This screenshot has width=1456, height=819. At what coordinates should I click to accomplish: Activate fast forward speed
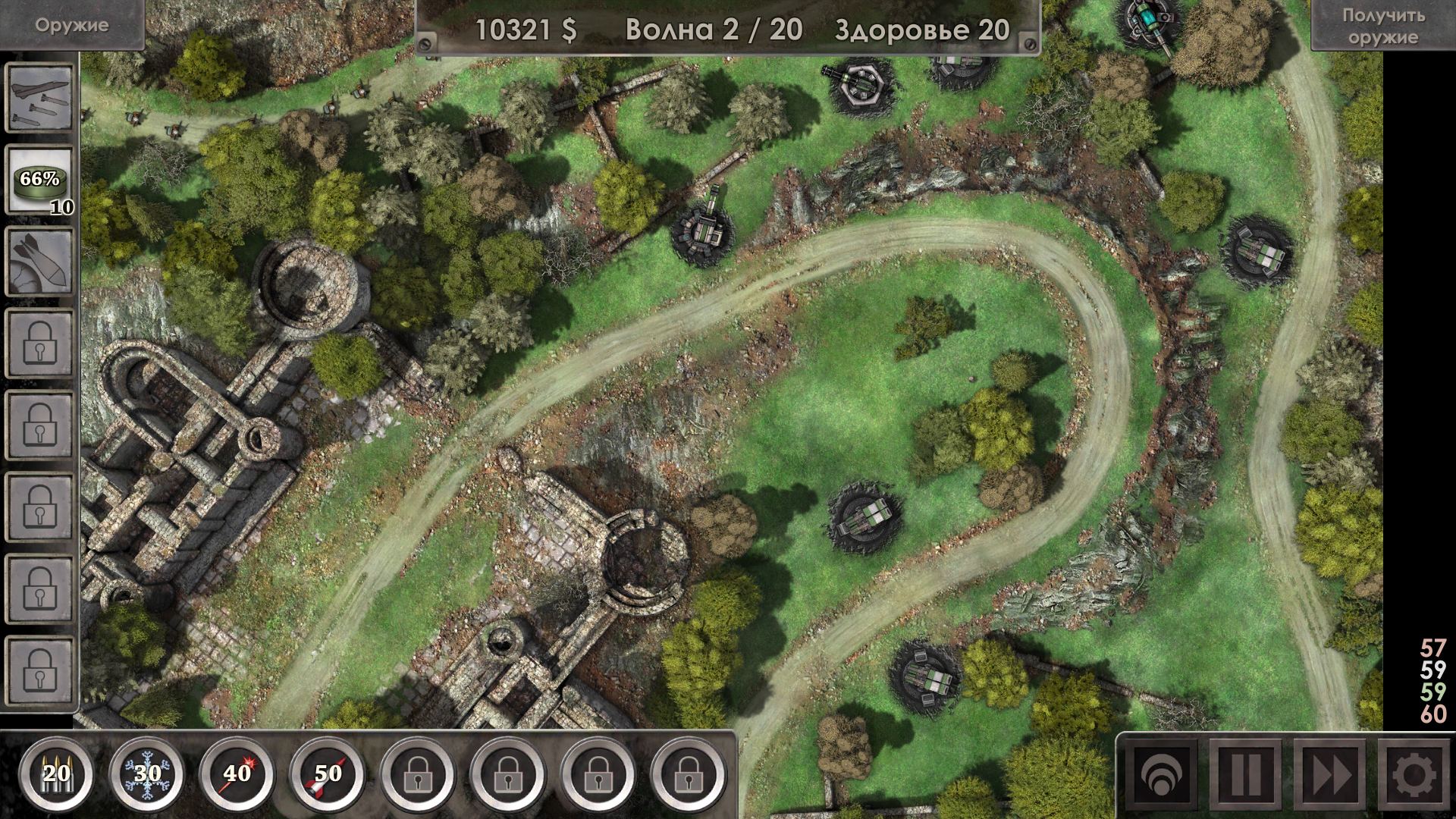coord(1329,777)
